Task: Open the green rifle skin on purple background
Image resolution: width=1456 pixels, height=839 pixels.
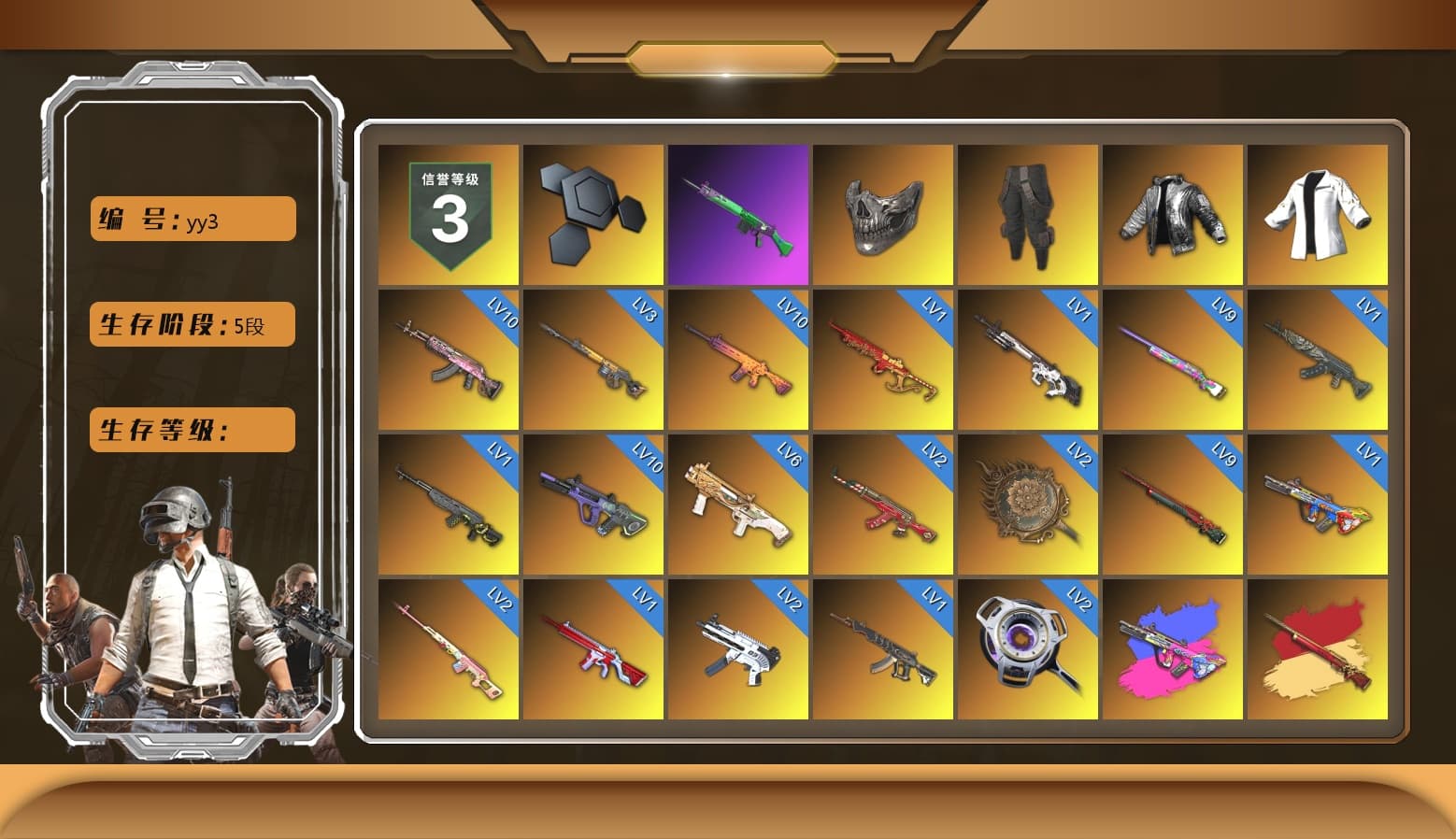Action: click(x=738, y=214)
